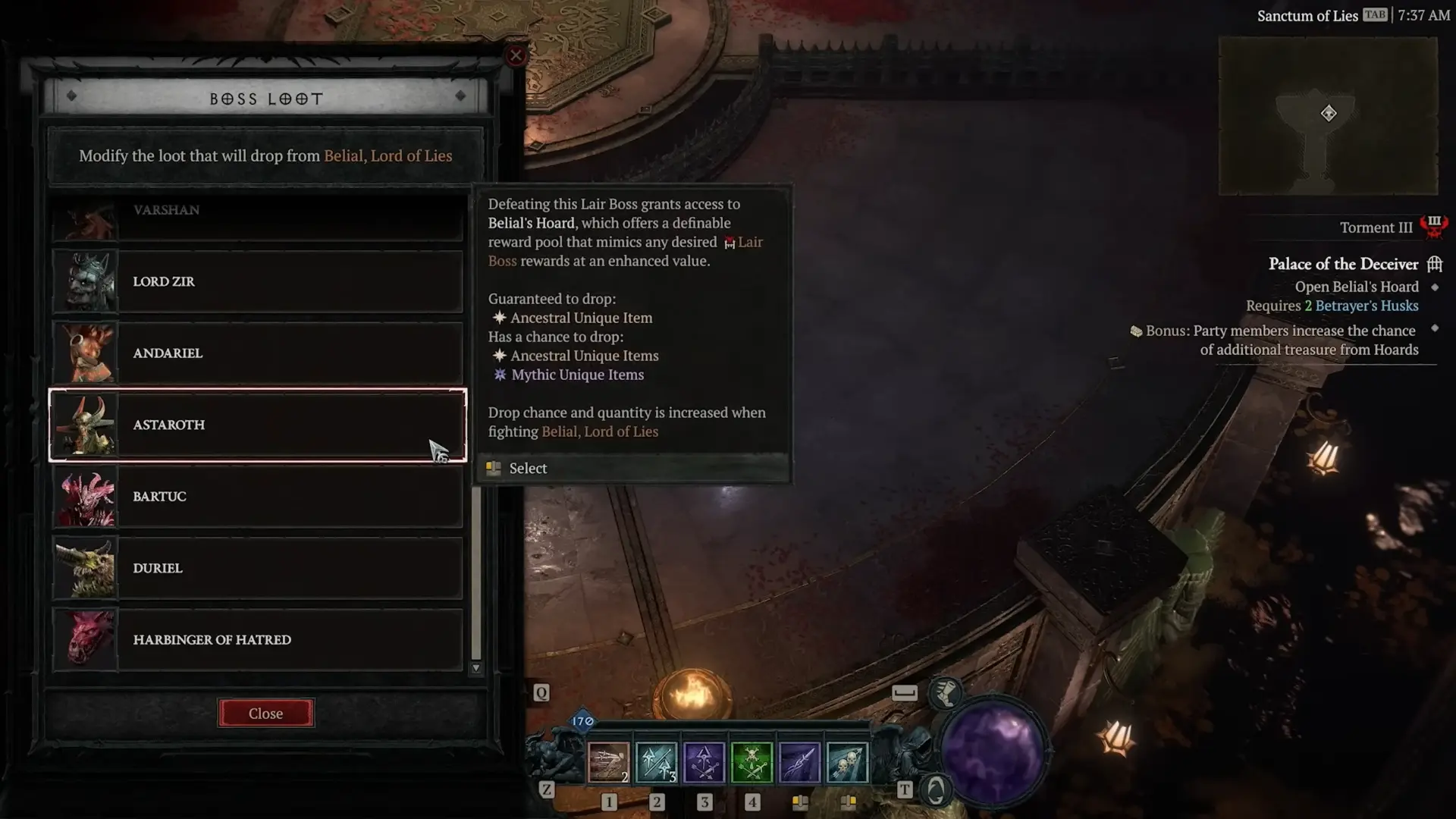Image resolution: width=1456 pixels, height=819 pixels.
Task: Click the scroll-down arrow on the boss list
Action: 476,668
